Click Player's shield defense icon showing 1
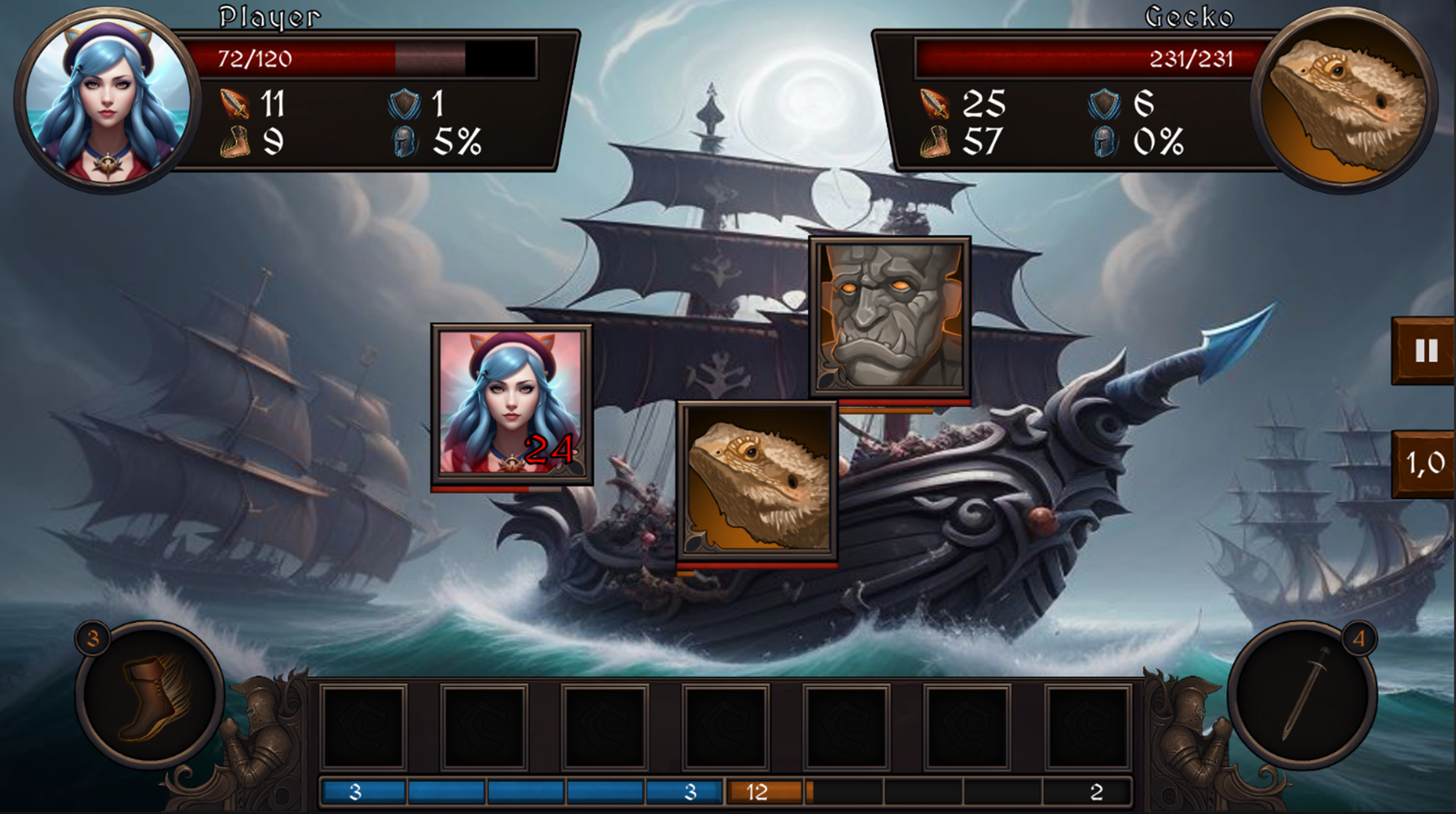Viewport: 1456px width, 814px height. click(x=400, y=101)
